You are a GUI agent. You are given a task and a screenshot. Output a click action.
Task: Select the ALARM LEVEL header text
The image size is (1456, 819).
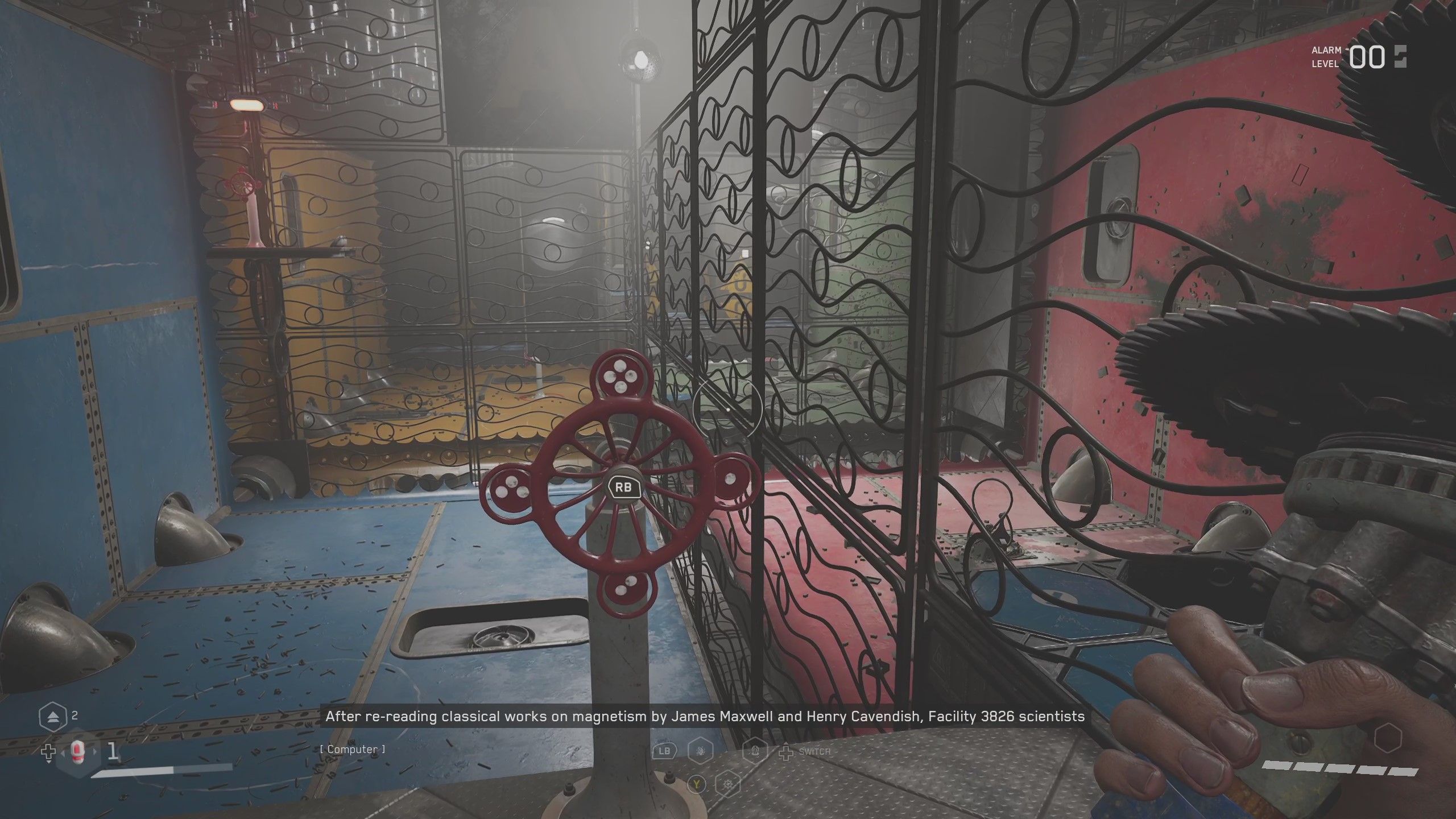coord(1325,54)
